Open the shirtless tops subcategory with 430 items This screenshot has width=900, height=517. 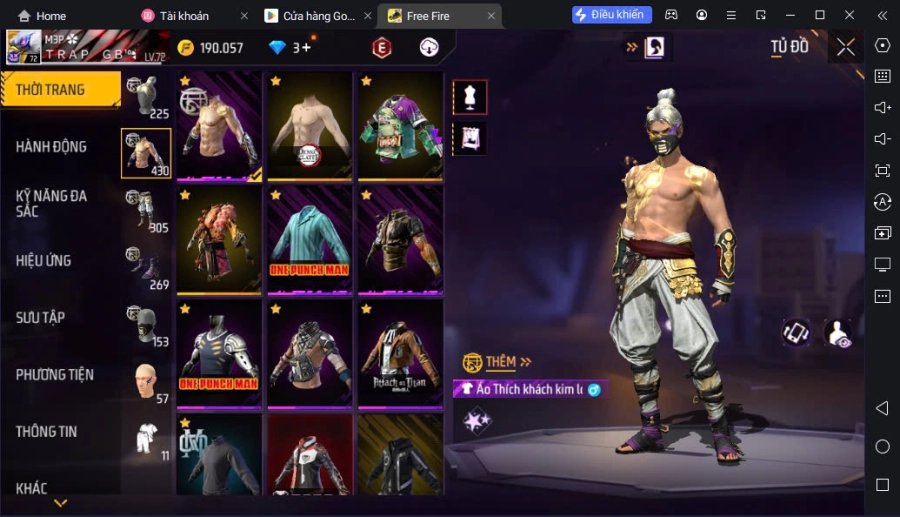(x=146, y=153)
